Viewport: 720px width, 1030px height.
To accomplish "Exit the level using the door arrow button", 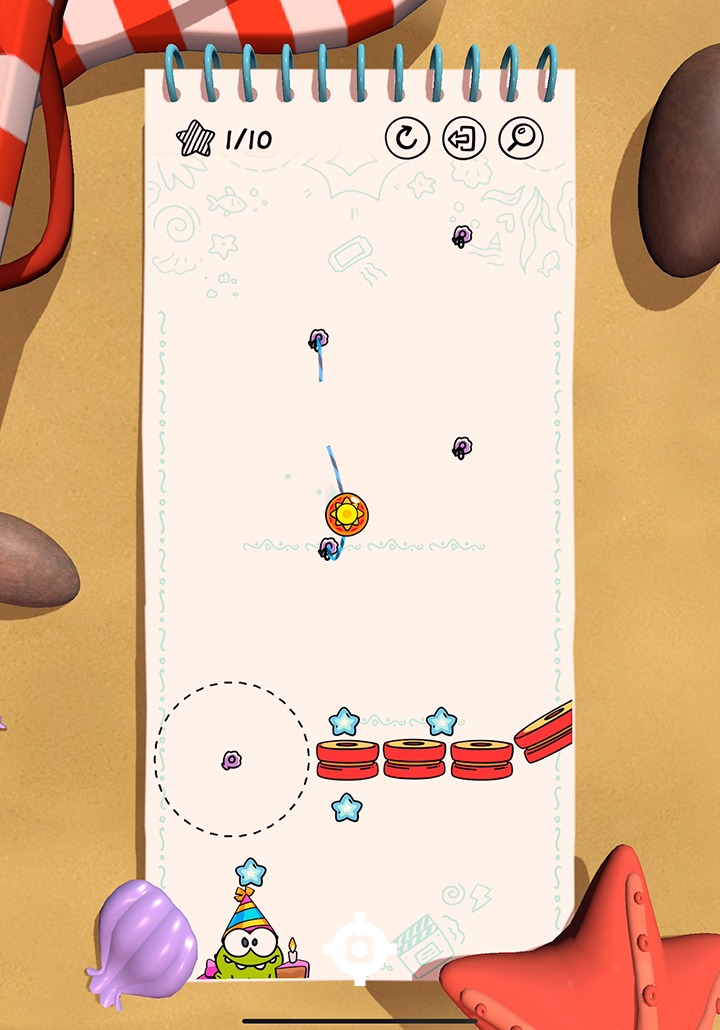I will 464,139.
